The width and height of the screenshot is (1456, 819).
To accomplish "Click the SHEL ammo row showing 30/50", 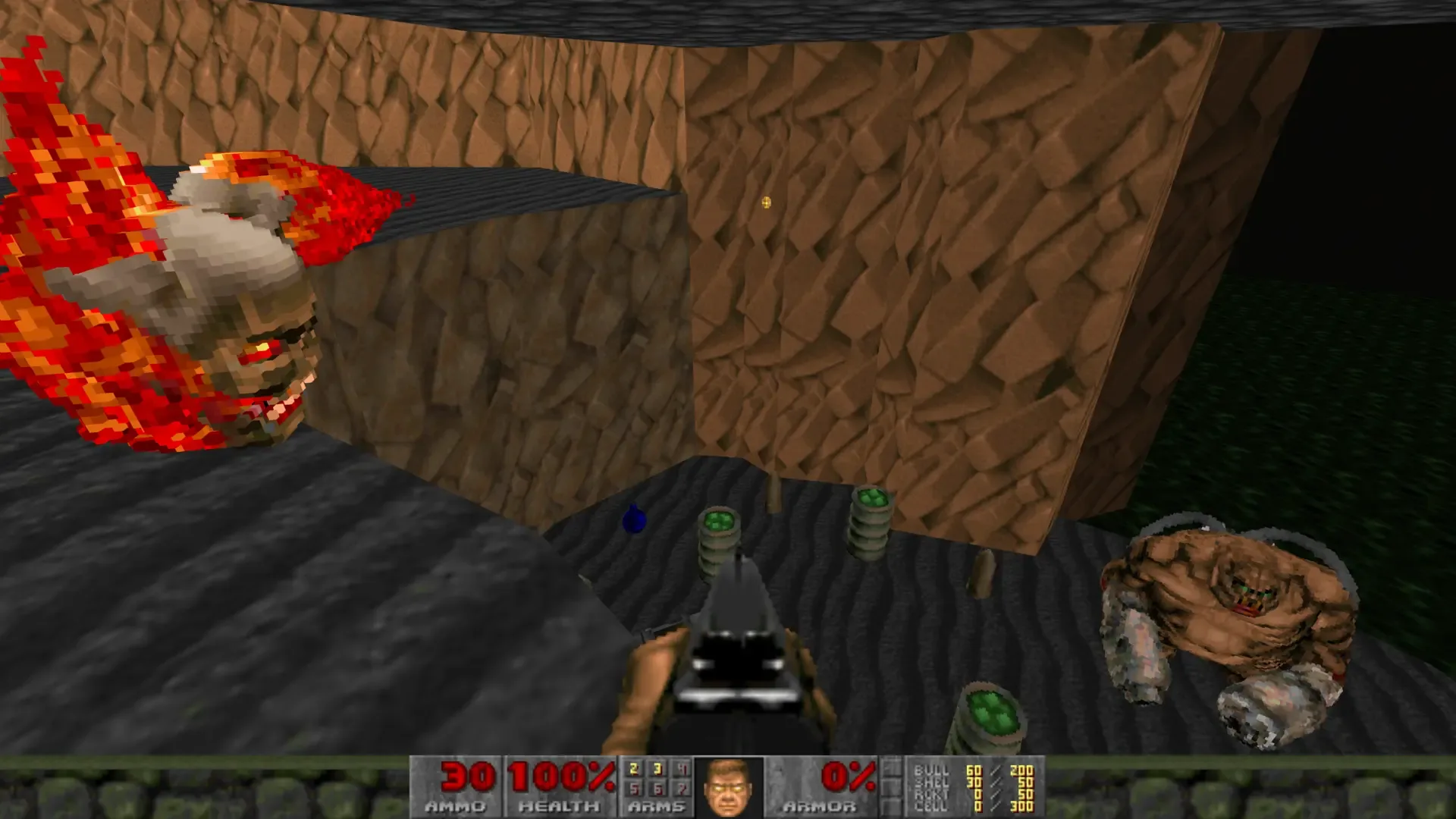I will point(971,782).
